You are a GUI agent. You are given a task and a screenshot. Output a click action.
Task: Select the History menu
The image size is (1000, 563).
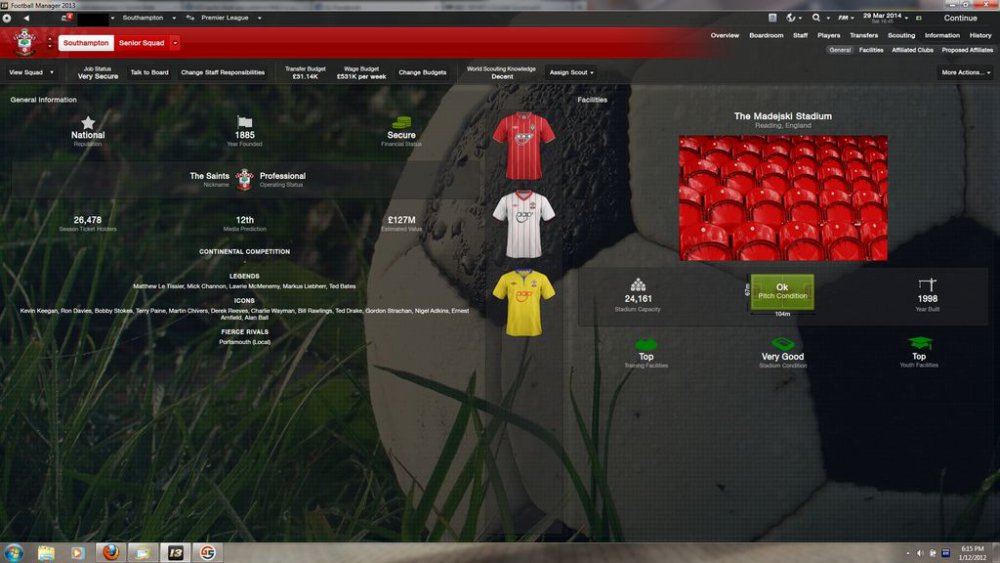pos(980,36)
